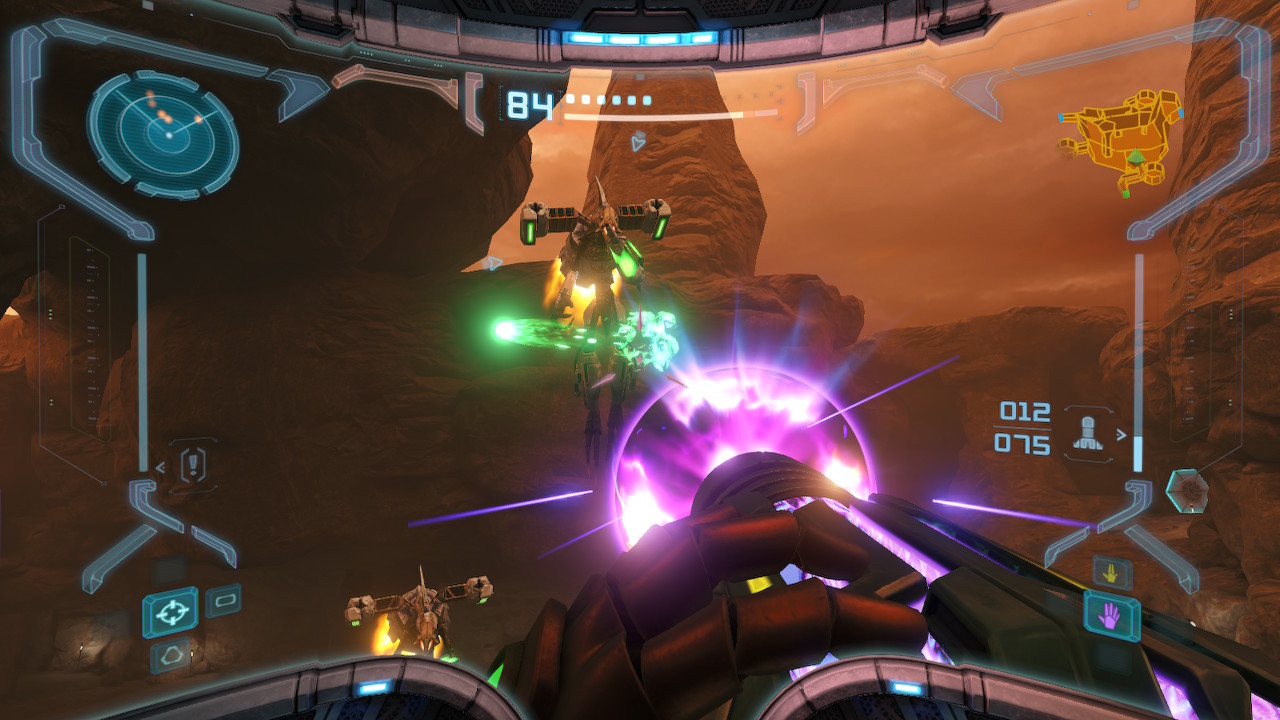The width and height of the screenshot is (1280, 720).
Task: Click the yellow hand icon
Action: pos(1112,573)
